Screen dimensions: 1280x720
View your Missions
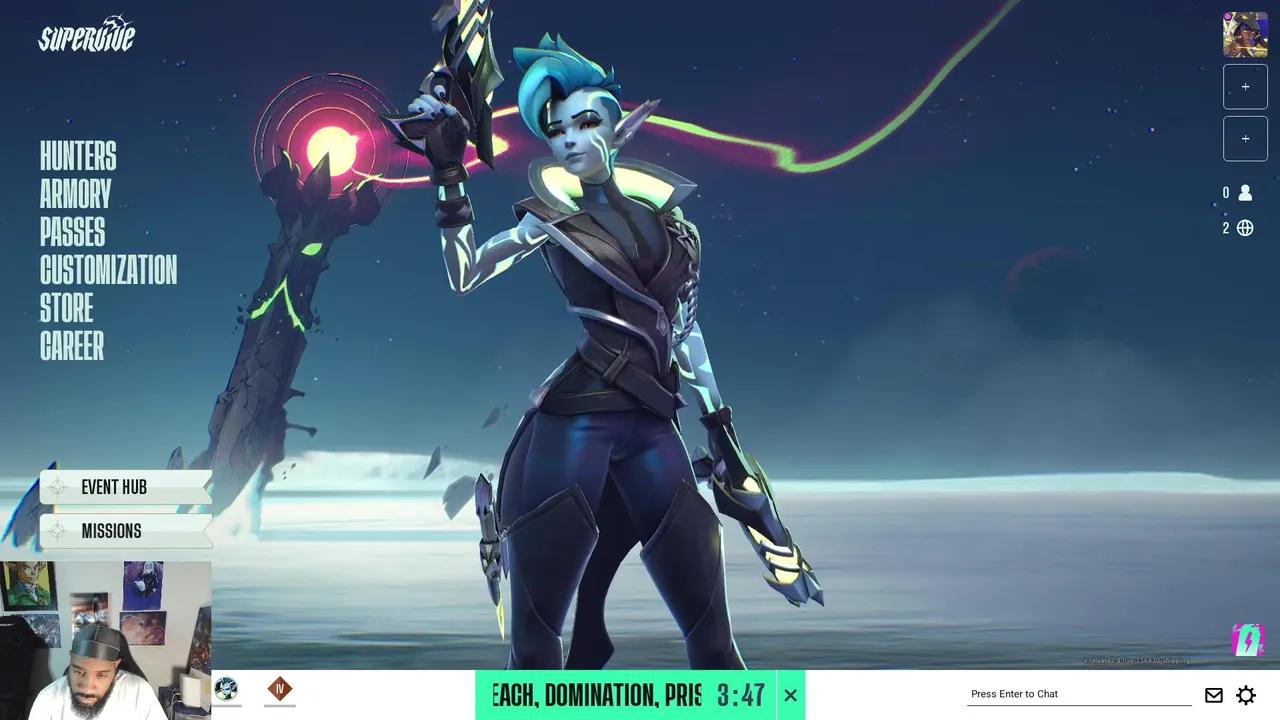(112, 531)
